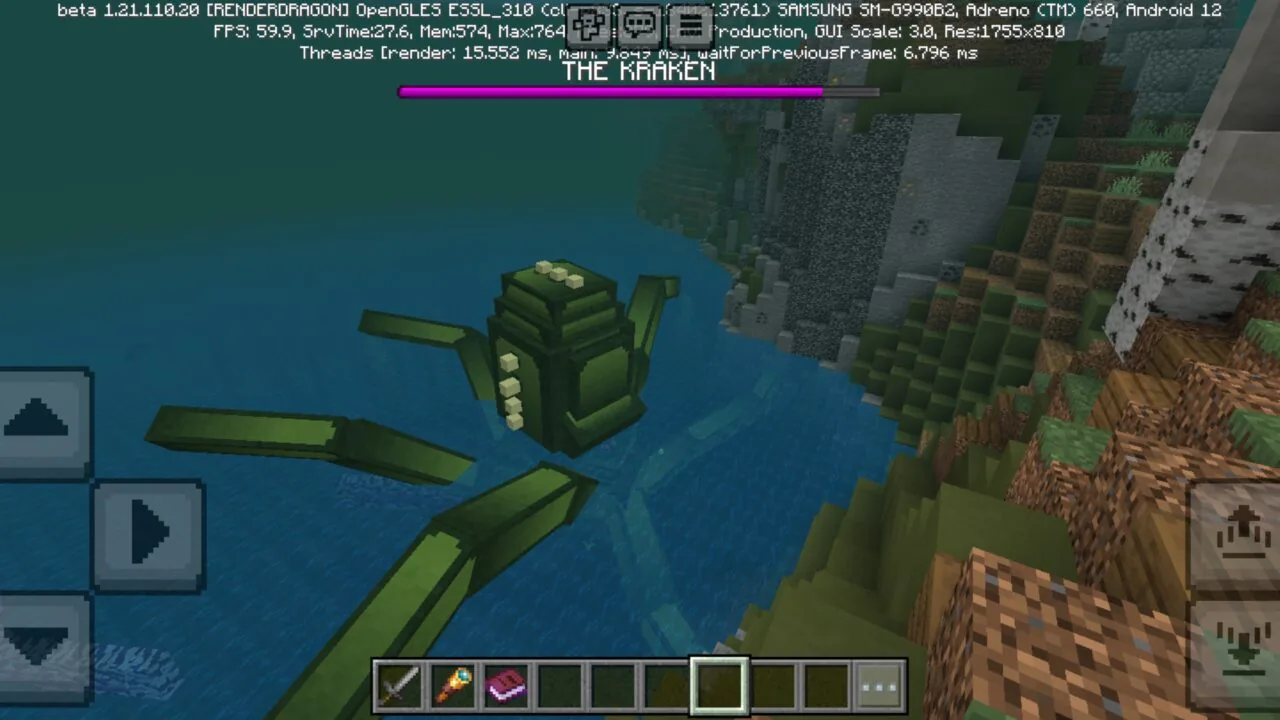Tap the three-dot hotbar expand button
This screenshot has width=1280, height=720.
[879, 684]
